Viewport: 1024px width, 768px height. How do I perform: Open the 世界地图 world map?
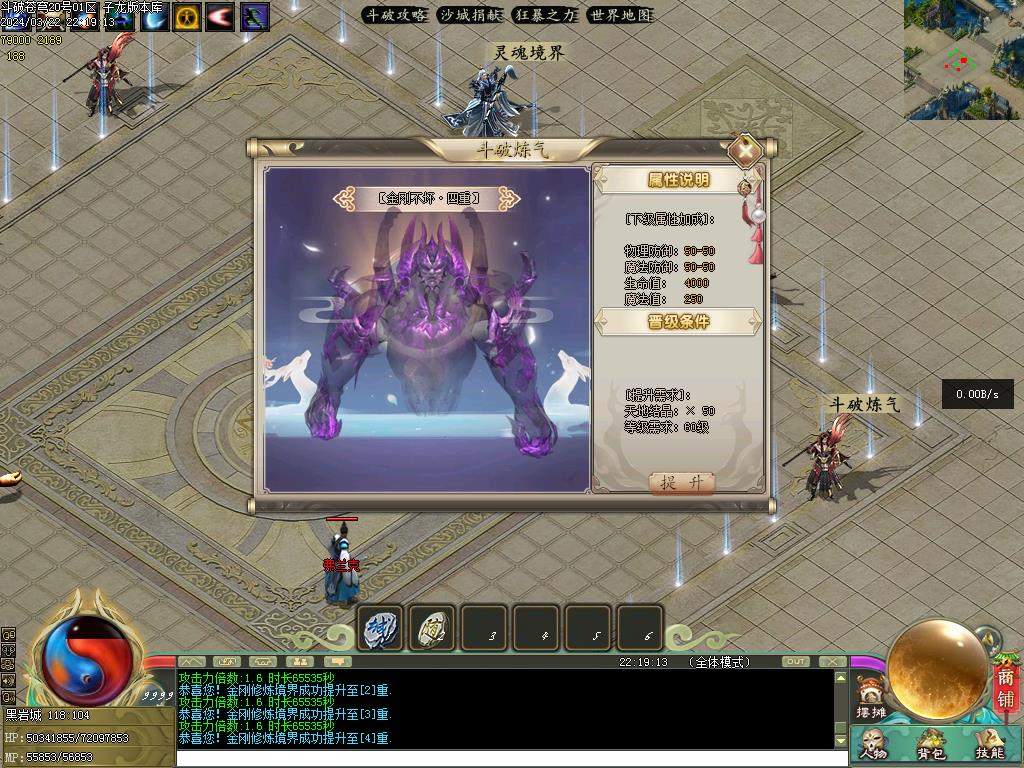click(x=620, y=15)
